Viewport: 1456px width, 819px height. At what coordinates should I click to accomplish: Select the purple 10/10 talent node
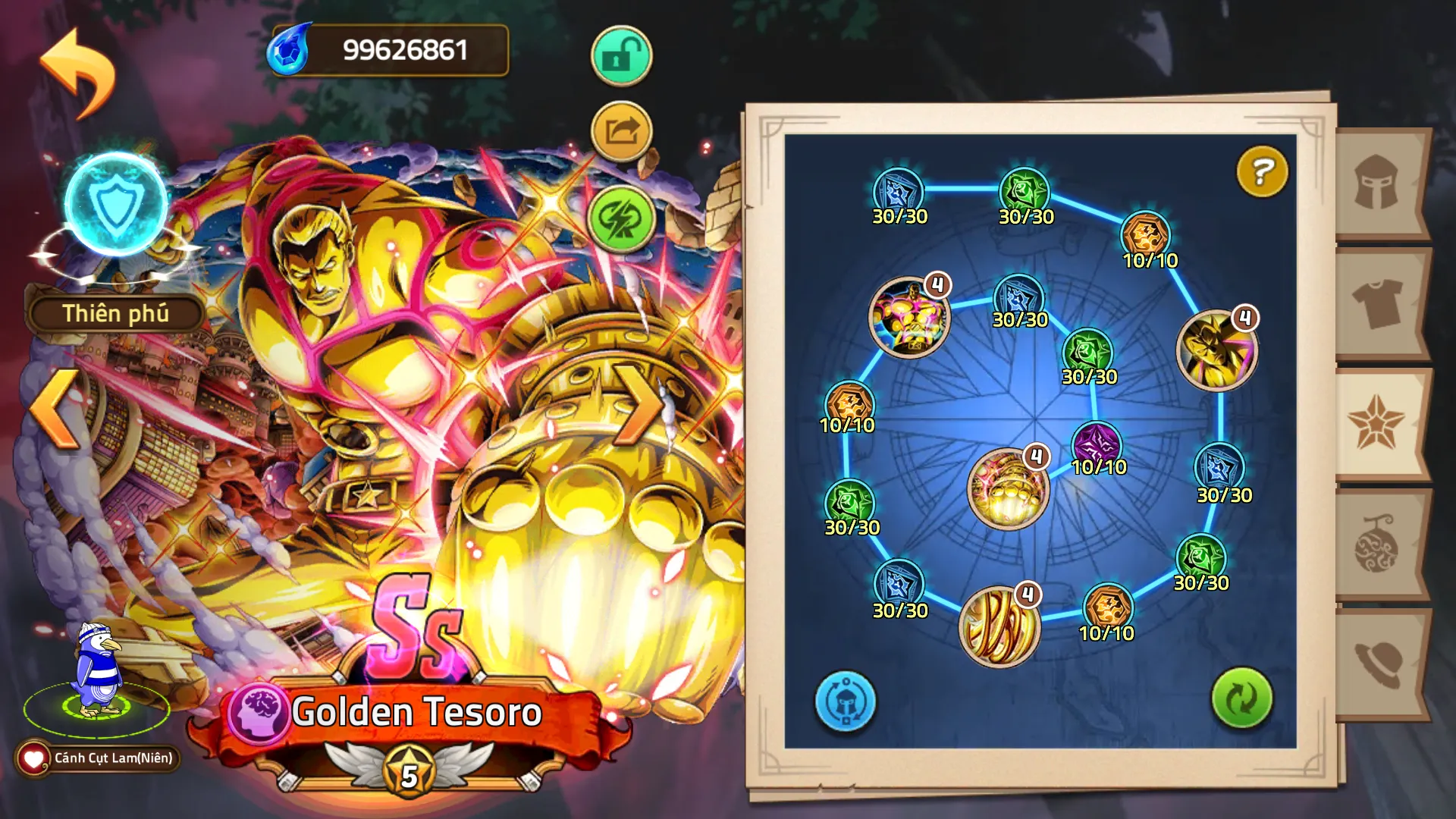[1097, 444]
